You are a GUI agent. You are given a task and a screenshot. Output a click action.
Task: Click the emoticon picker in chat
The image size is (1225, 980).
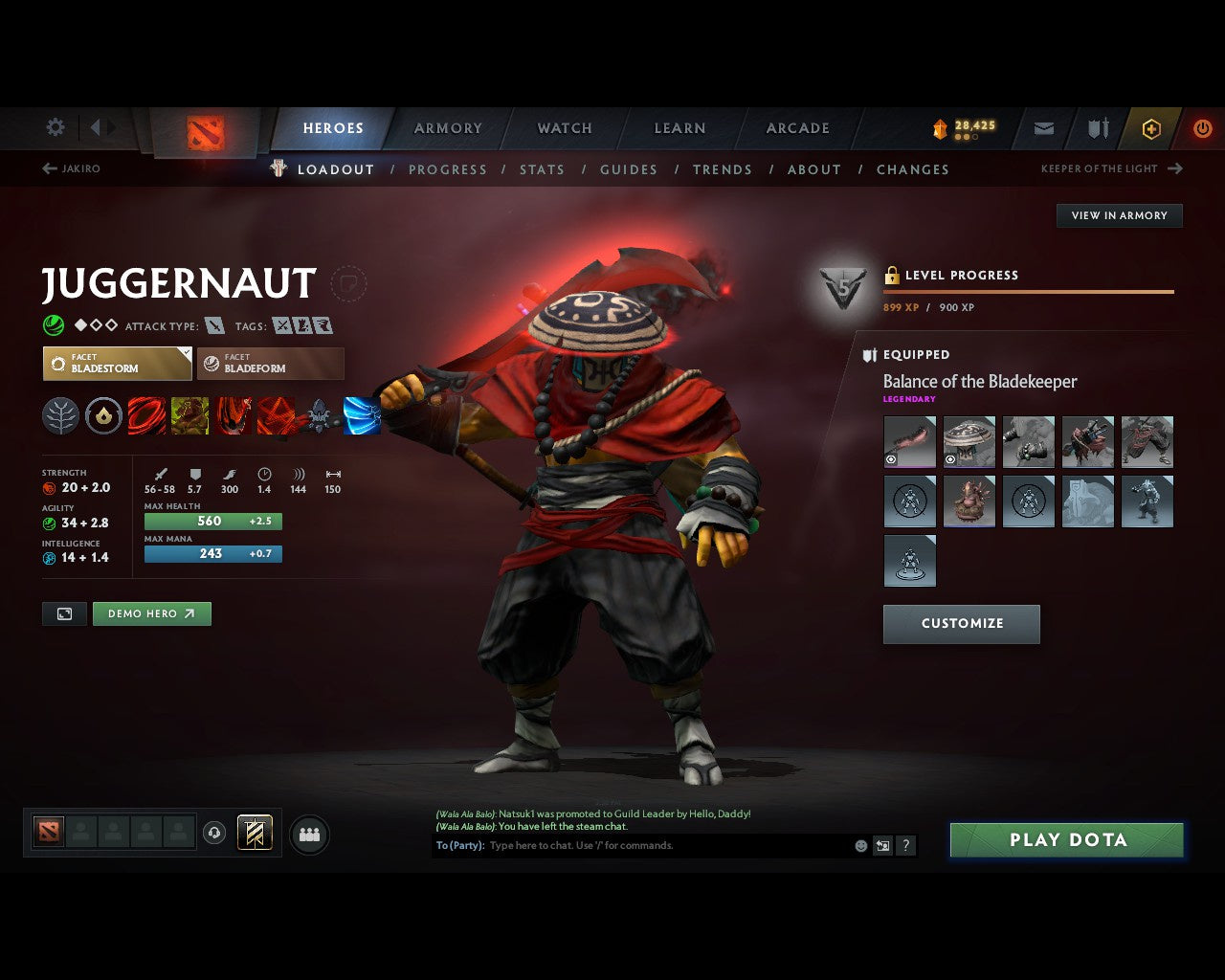[x=859, y=845]
